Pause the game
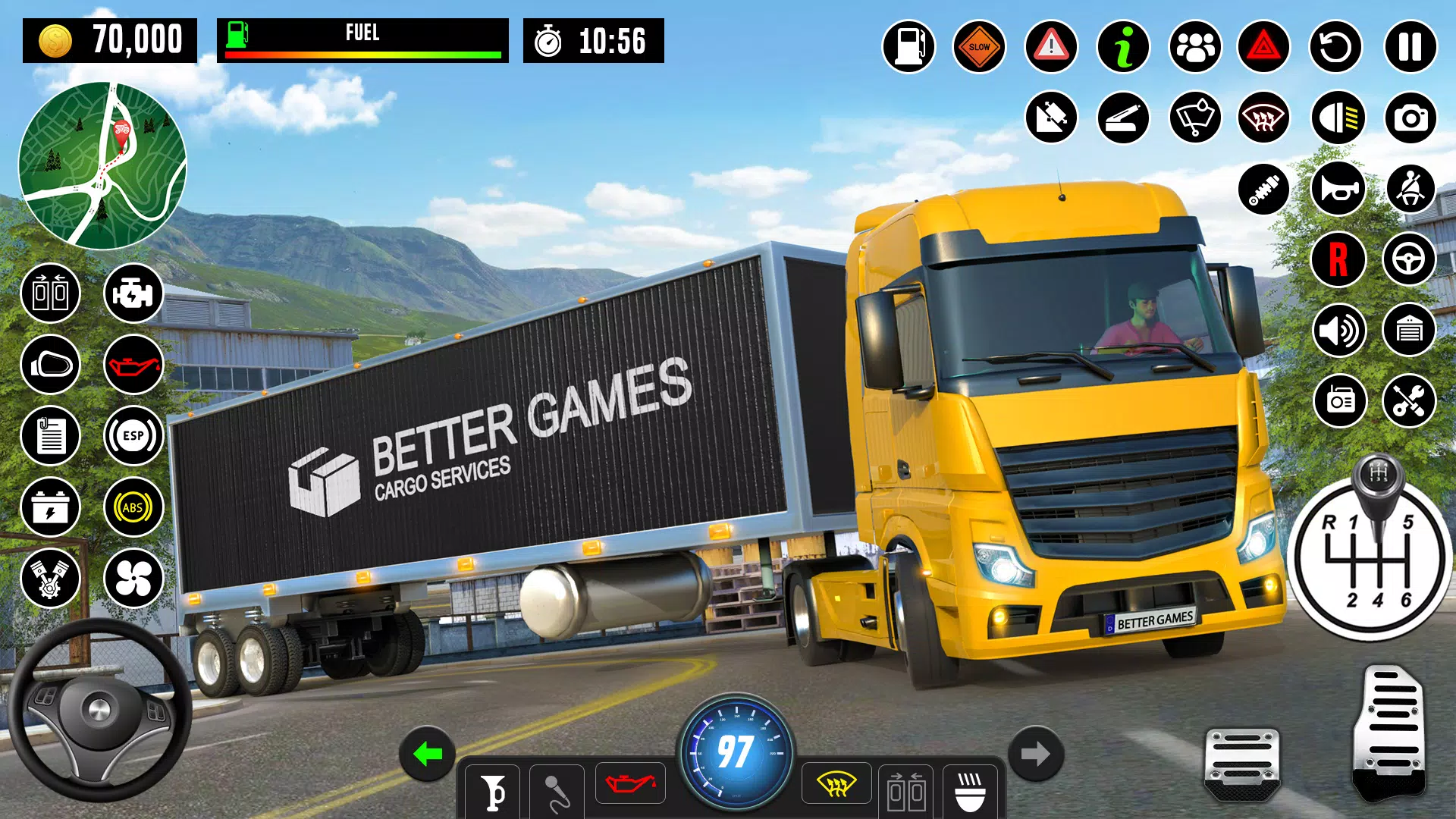 point(1409,46)
